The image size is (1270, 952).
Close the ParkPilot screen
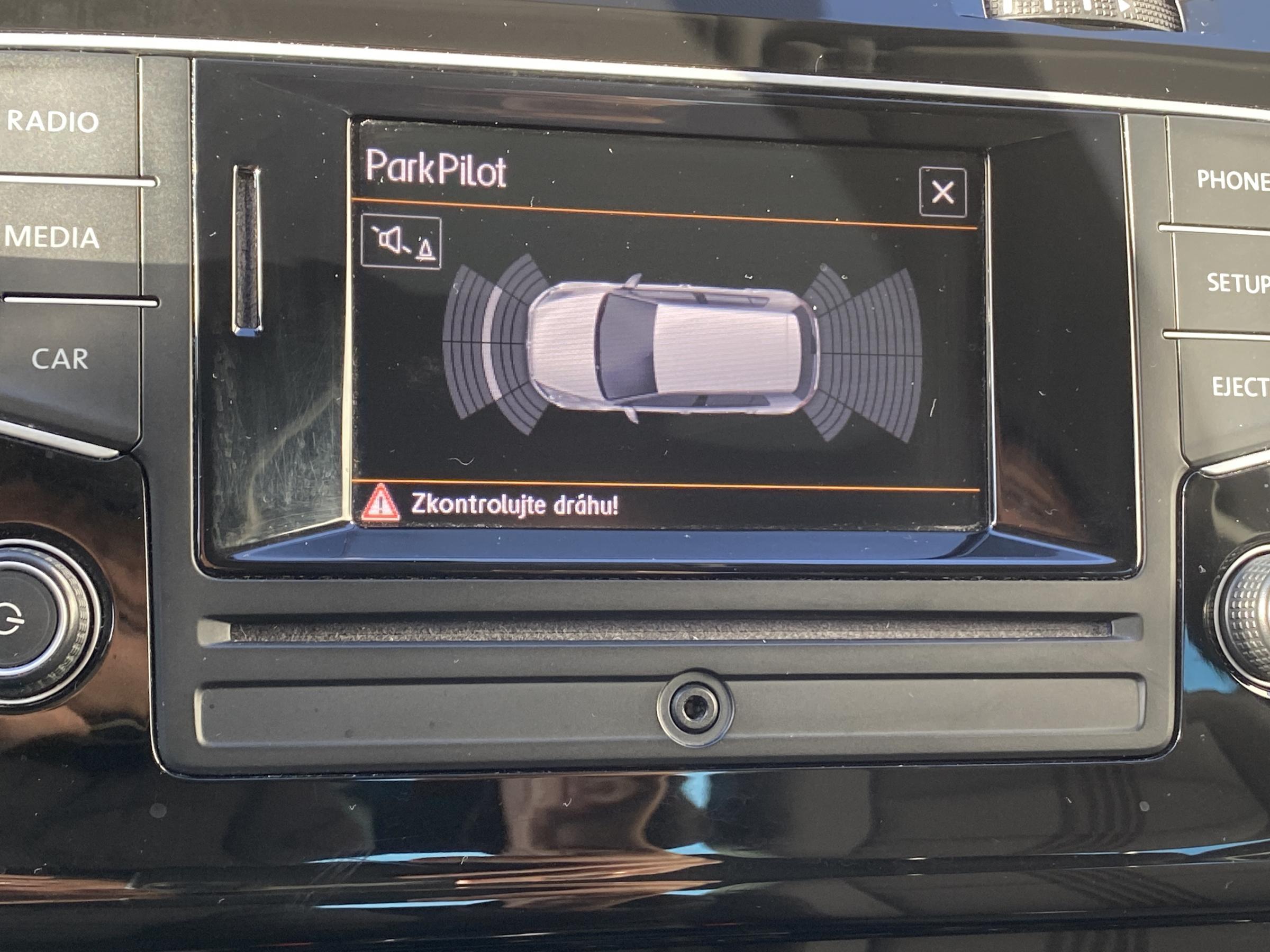[x=942, y=192]
